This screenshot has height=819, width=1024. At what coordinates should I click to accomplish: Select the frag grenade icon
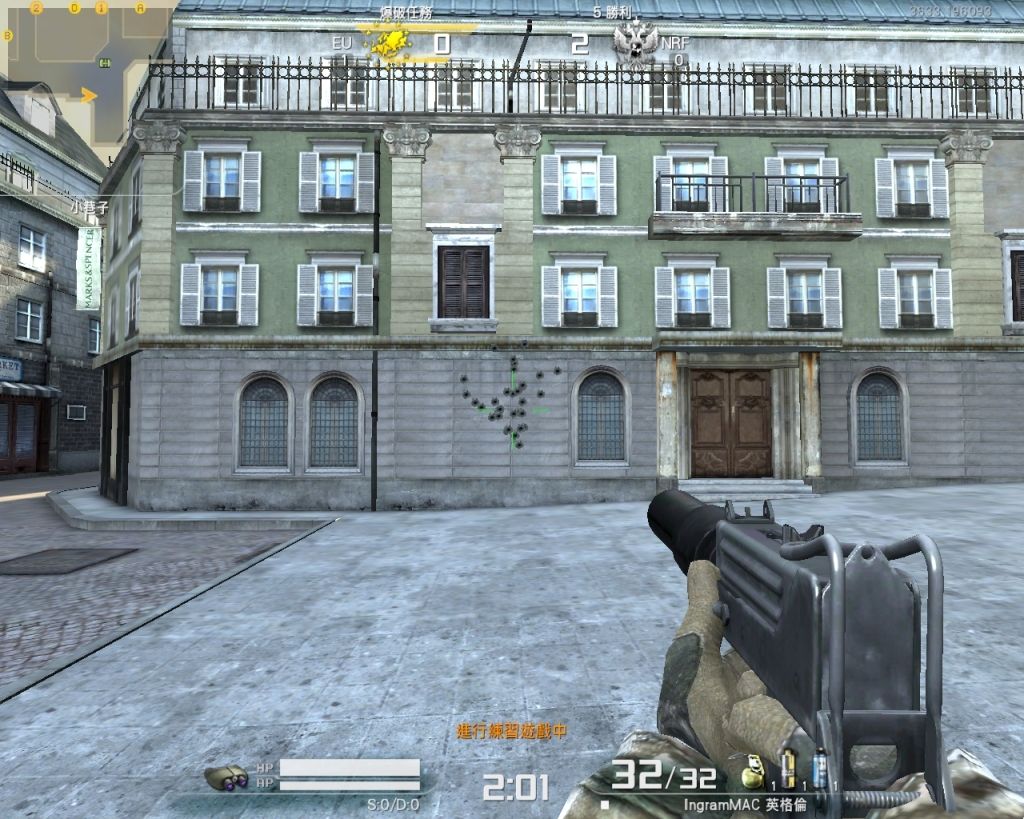coord(755,776)
